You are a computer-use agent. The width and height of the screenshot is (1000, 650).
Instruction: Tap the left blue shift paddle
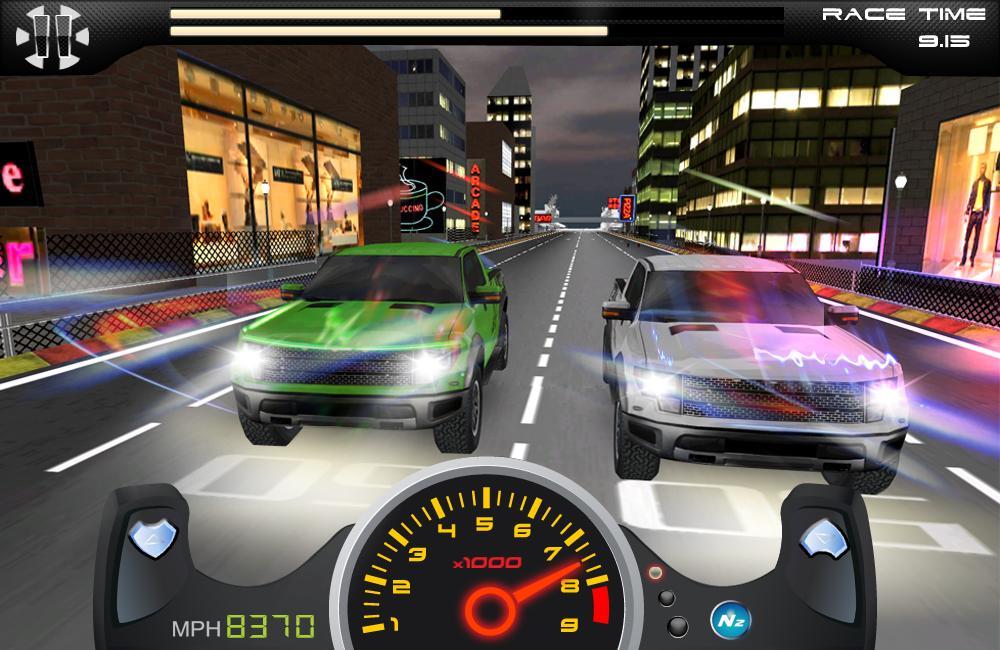pos(155,541)
